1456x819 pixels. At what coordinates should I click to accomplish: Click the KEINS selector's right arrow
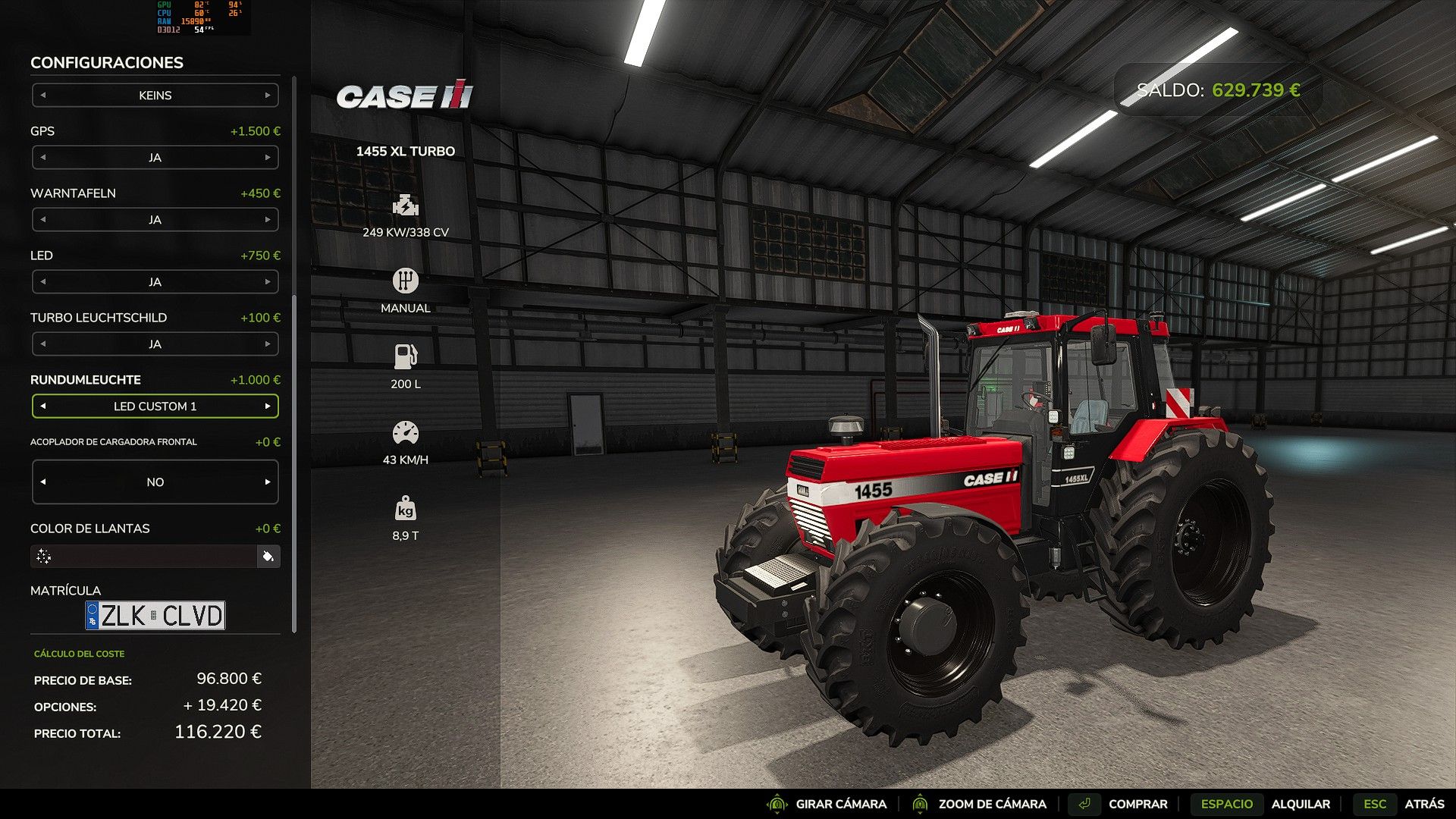(268, 96)
